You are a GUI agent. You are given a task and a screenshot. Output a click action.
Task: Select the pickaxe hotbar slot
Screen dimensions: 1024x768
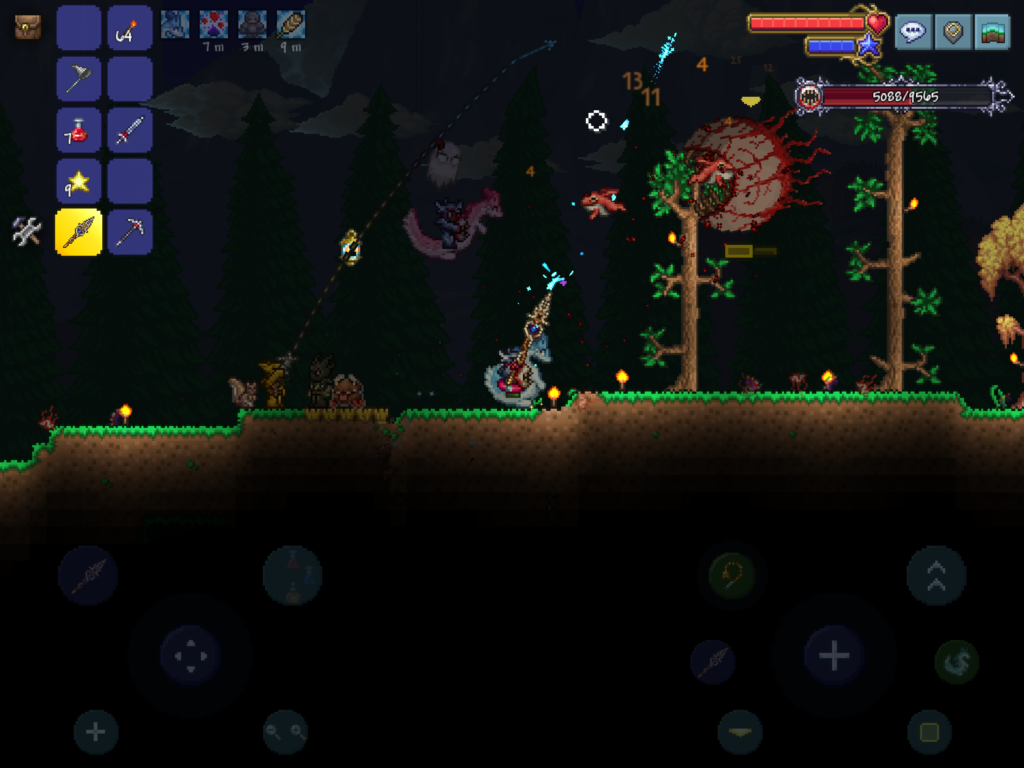(x=129, y=232)
